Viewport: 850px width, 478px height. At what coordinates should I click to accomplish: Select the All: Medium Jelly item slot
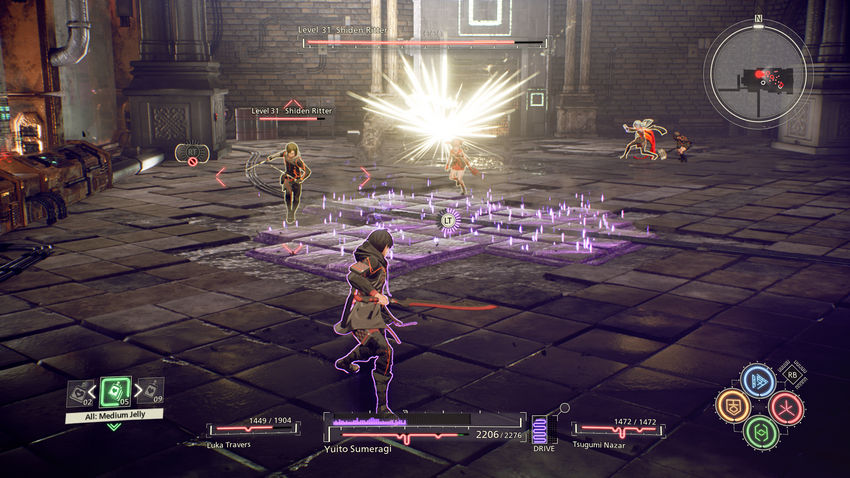pos(114,393)
